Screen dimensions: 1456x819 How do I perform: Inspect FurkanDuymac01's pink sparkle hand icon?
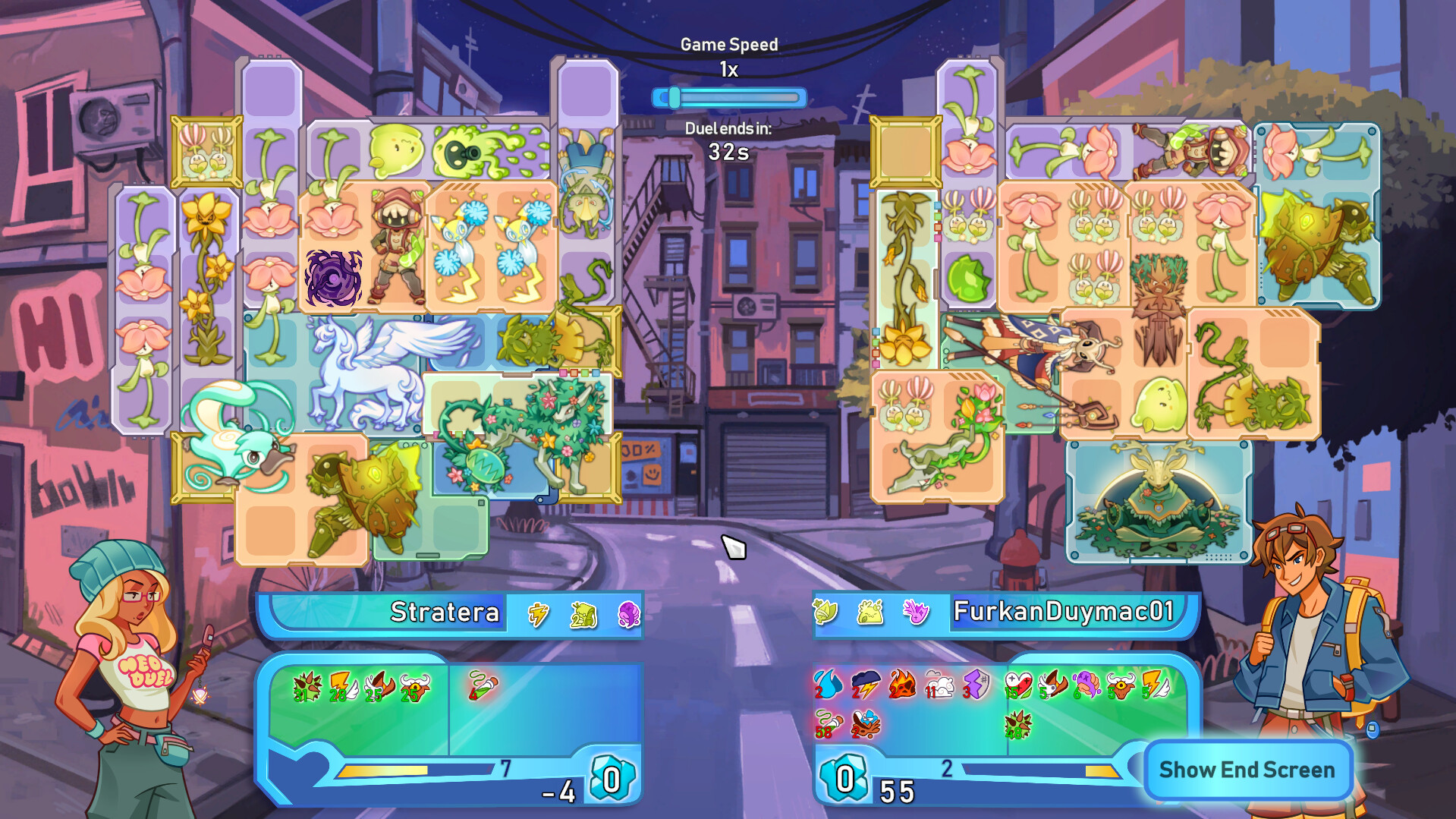(x=915, y=611)
